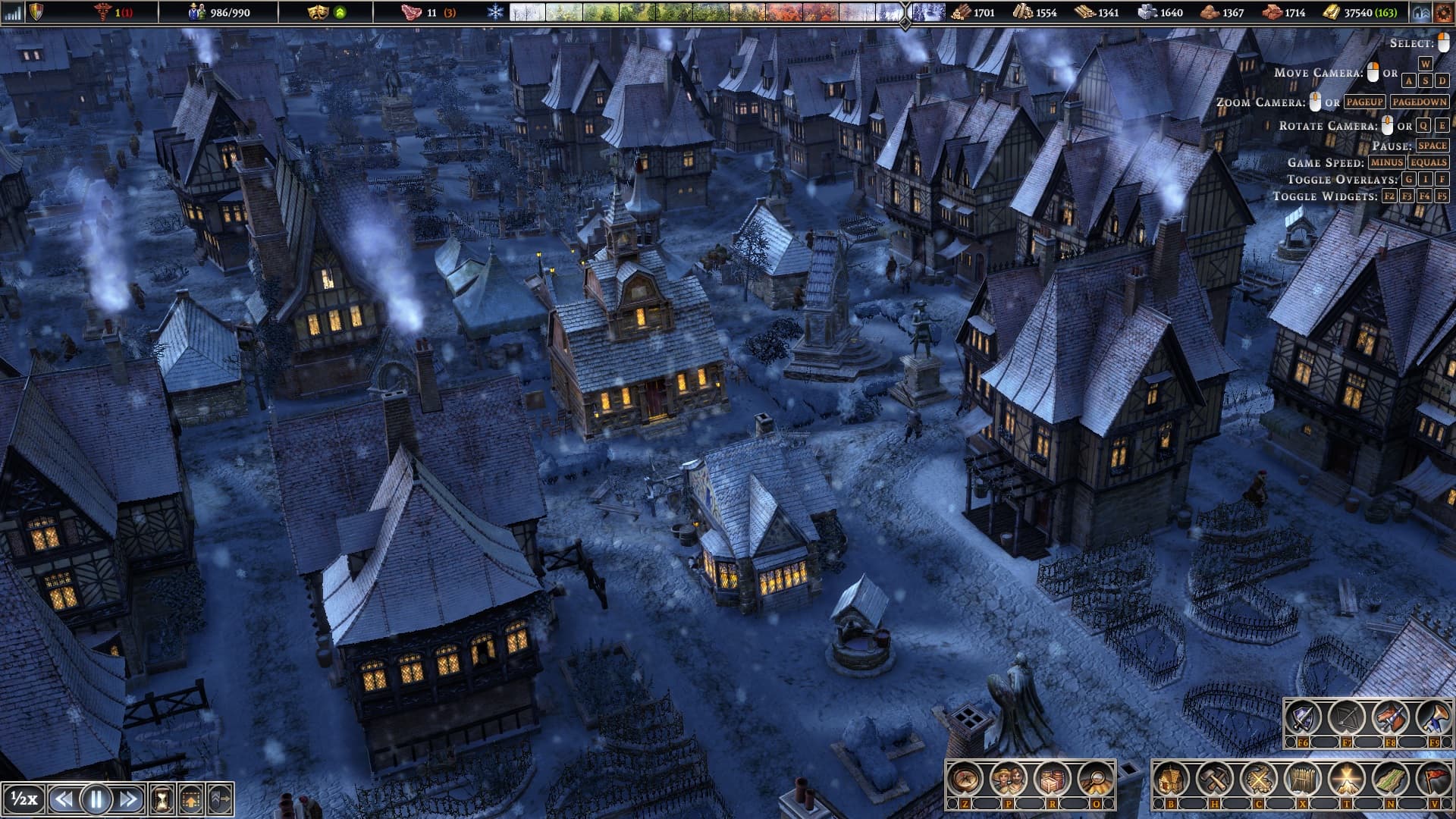Select the magnifying glass tool
This screenshot has width=1456, height=819.
pos(1095,779)
